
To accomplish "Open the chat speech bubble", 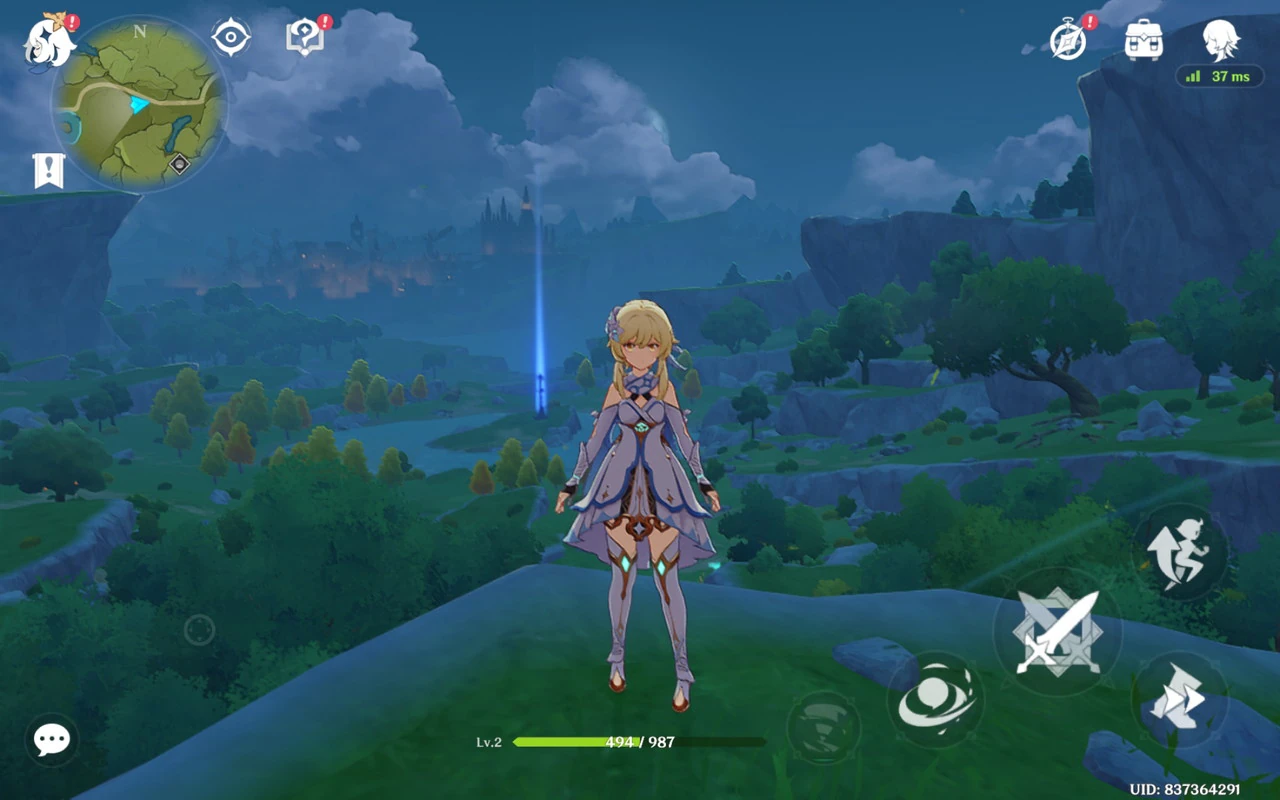I will (52, 740).
